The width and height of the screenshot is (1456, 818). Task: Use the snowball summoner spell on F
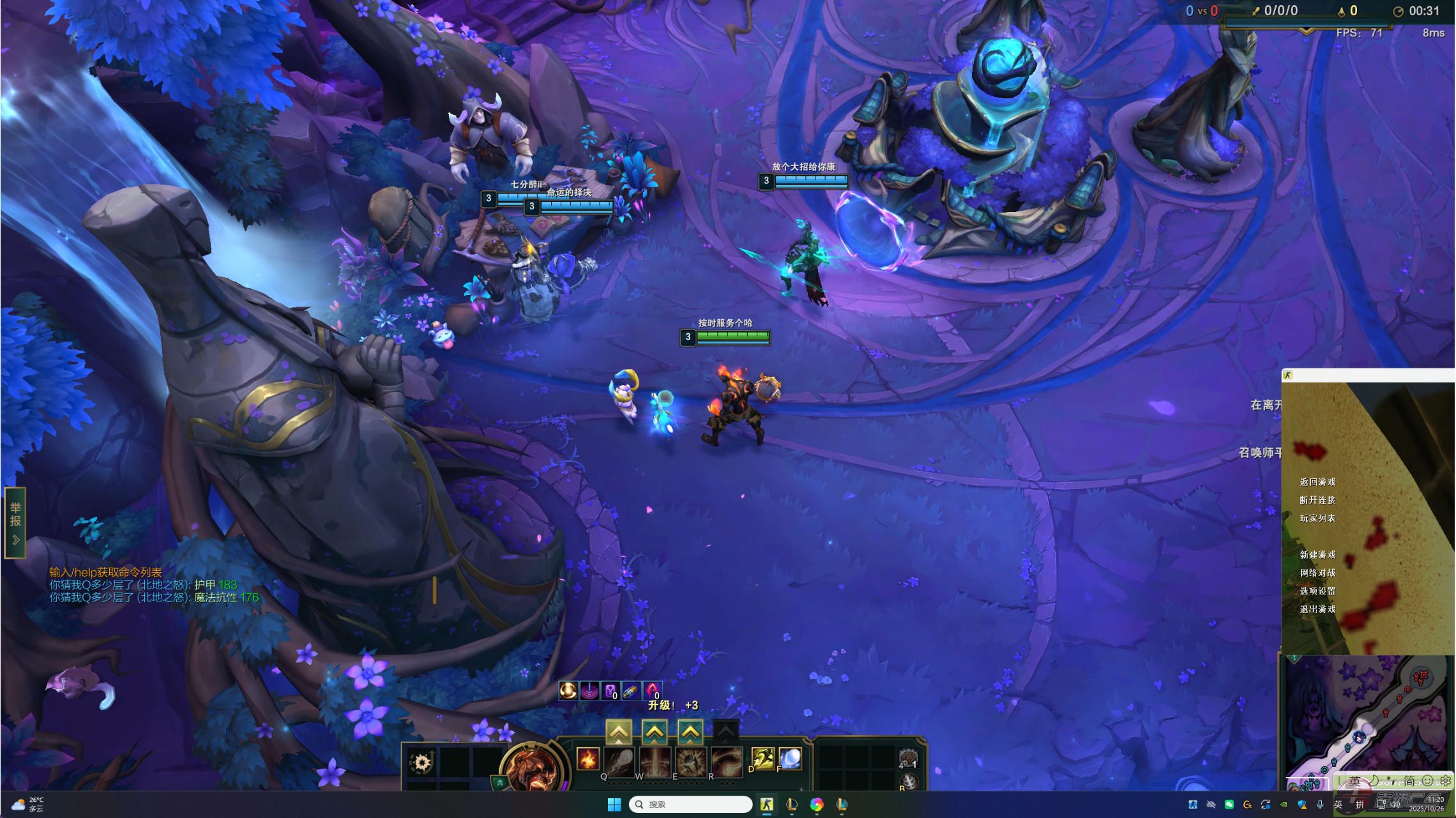(791, 759)
